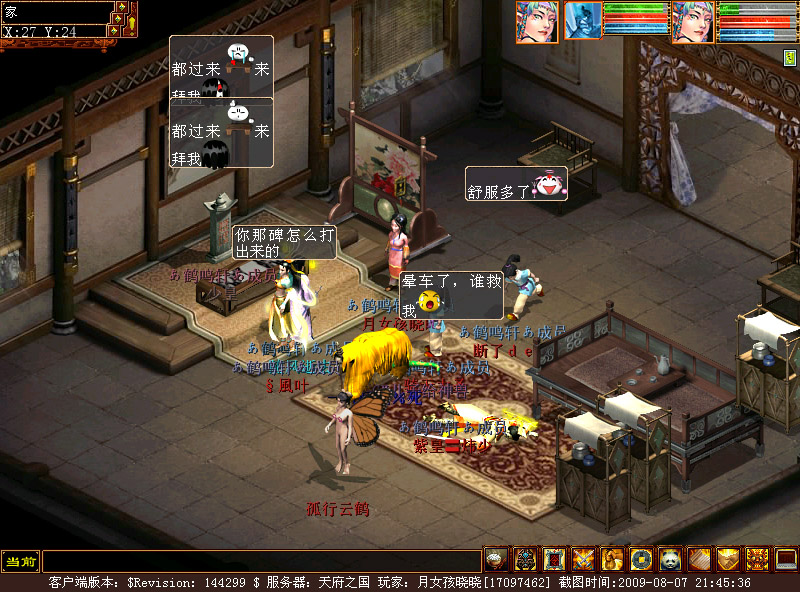This screenshot has width=800, height=592.
Task: Open the laptop system menu icon
Action: point(786,559)
